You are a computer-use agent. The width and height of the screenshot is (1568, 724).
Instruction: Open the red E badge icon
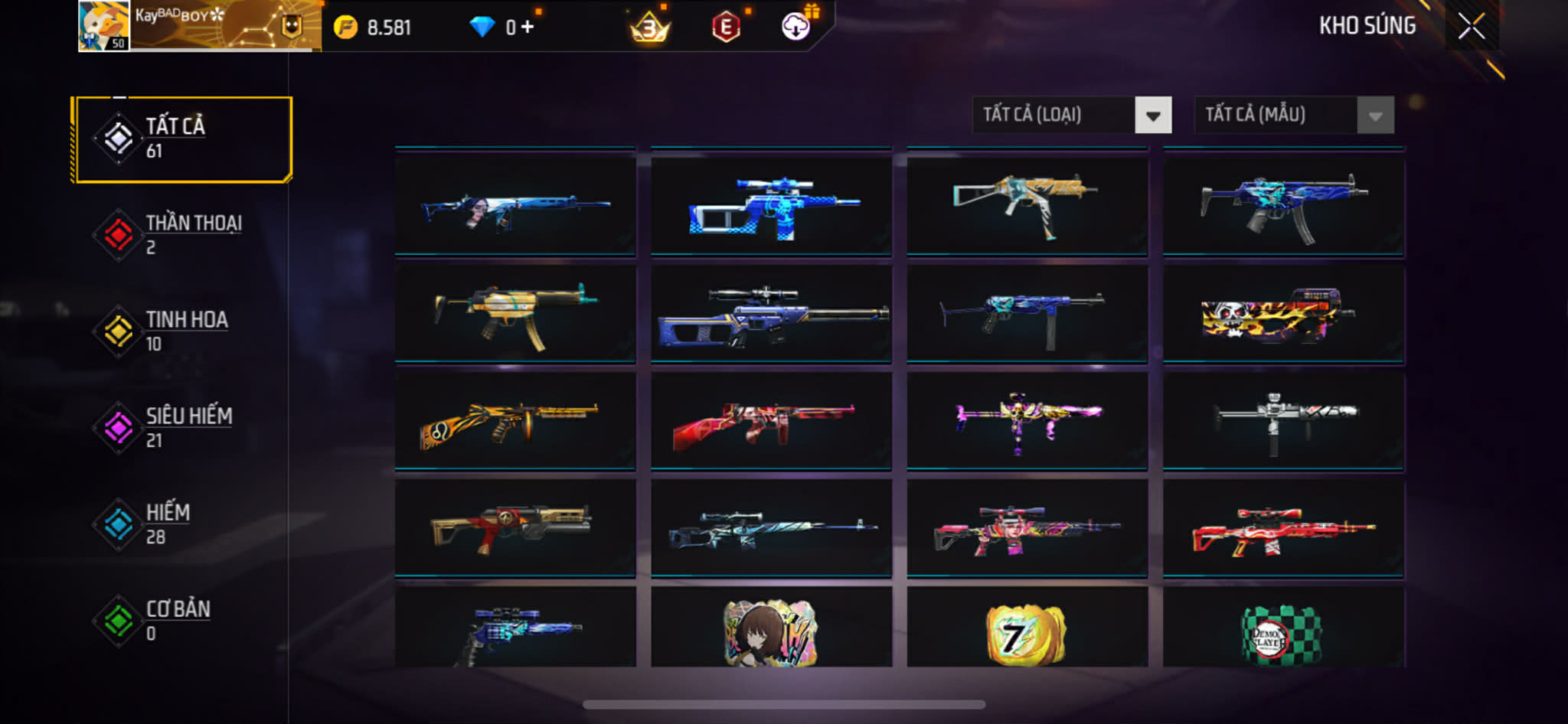pyautogui.click(x=725, y=28)
